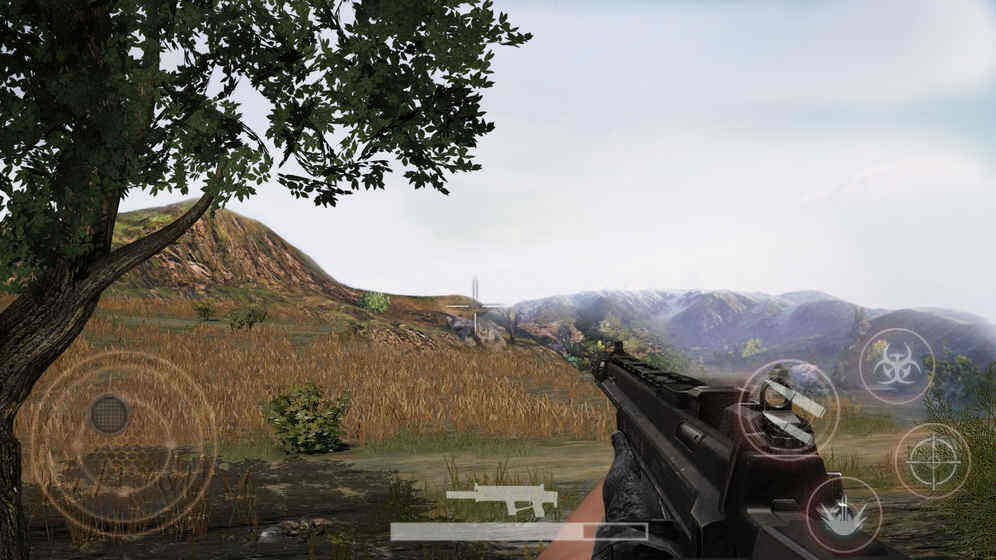The height and width of the screenshot is (560, 996).
Task: Tap the biohazard symbol button
Action: pos(896,366)
